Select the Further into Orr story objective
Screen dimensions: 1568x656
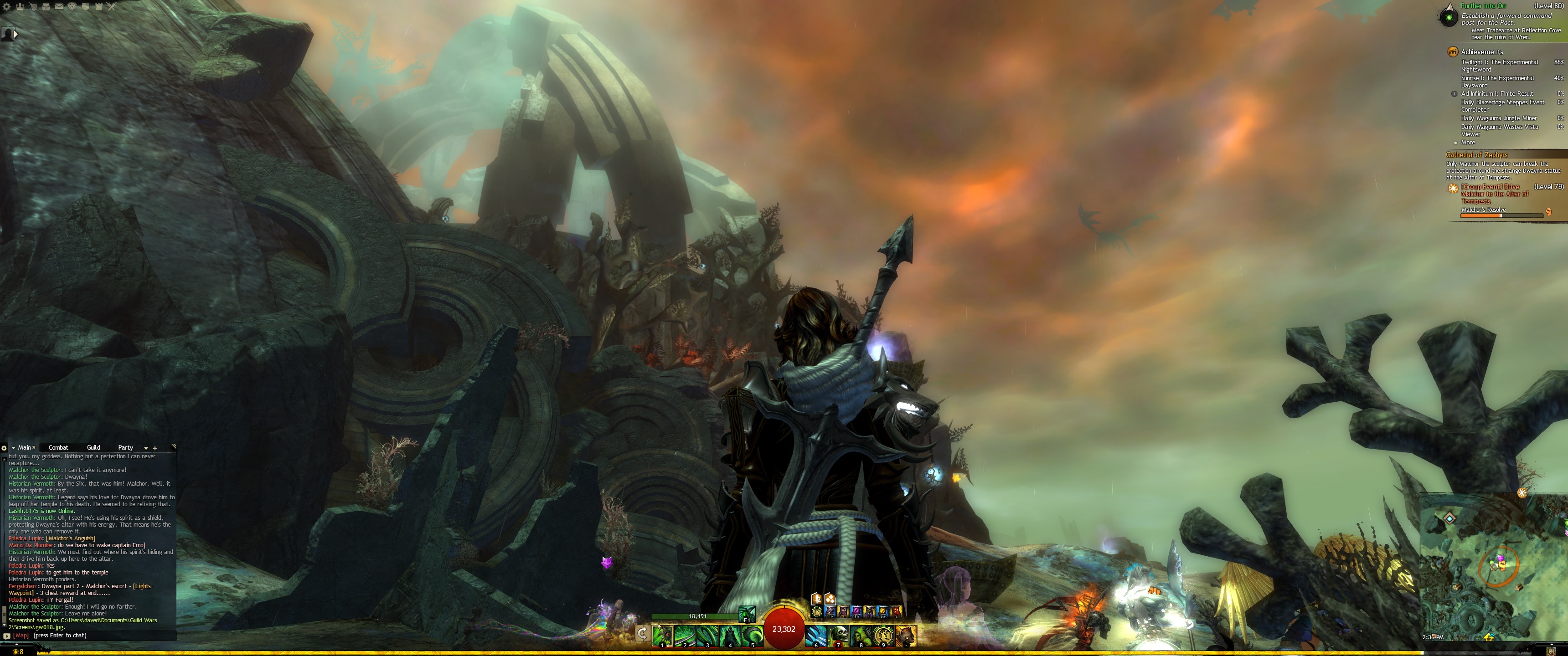[1483, 6]
